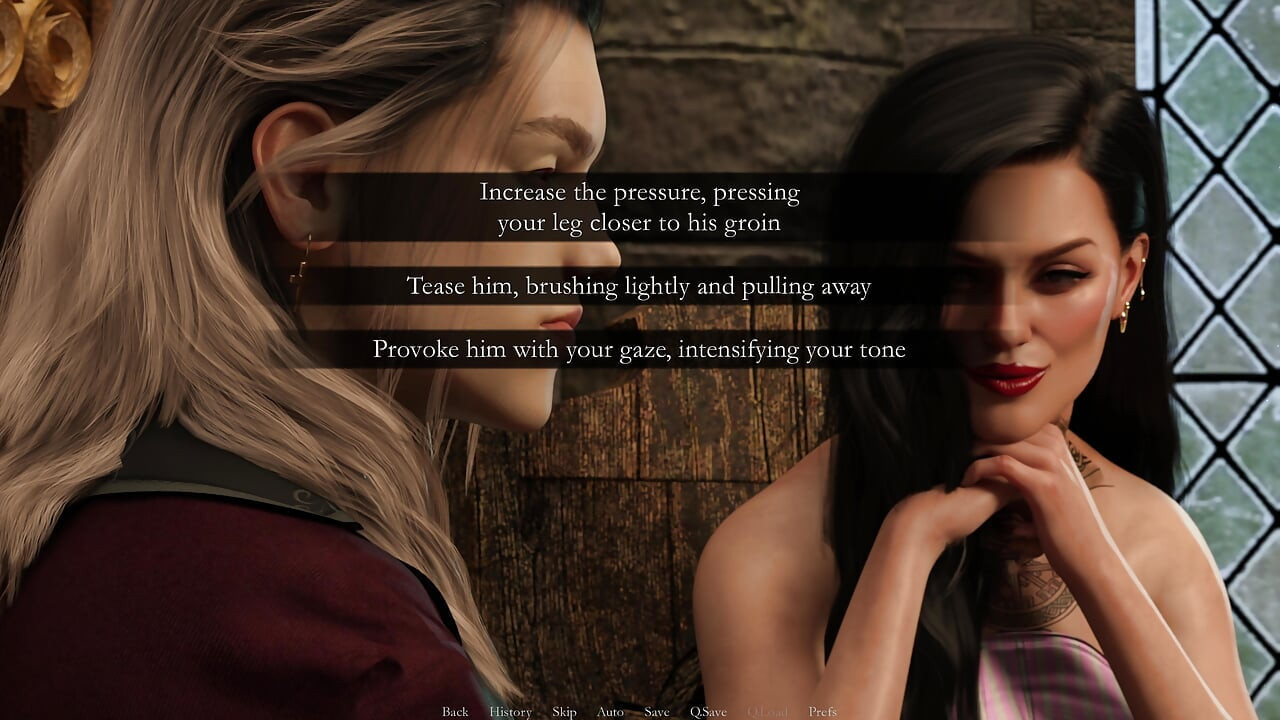1280x720 pixels.
Task: Select the "Tease him" dialogue choice
Action: tap(639, 287)
